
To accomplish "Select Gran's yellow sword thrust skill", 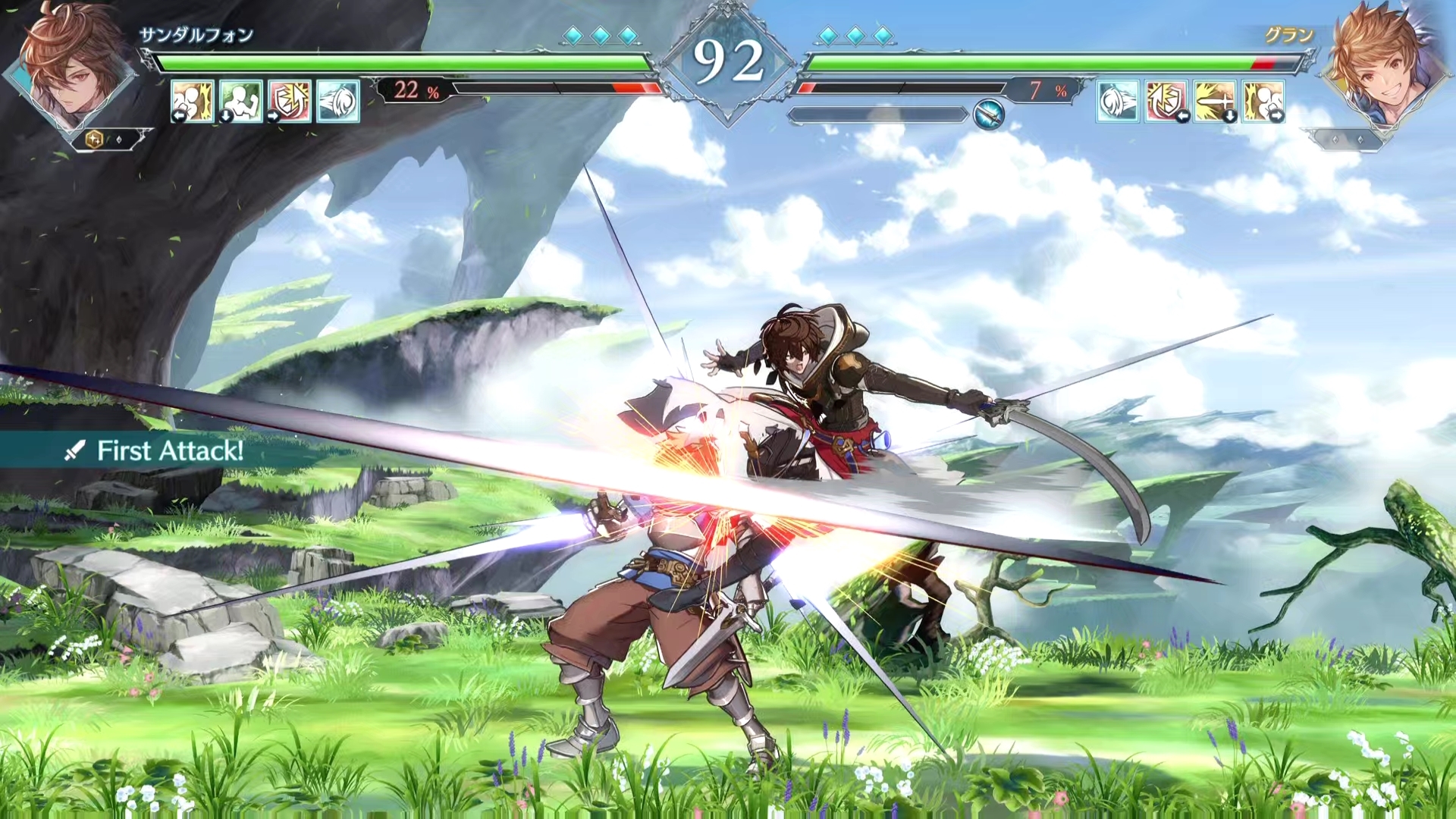I will click(1214, 101).
